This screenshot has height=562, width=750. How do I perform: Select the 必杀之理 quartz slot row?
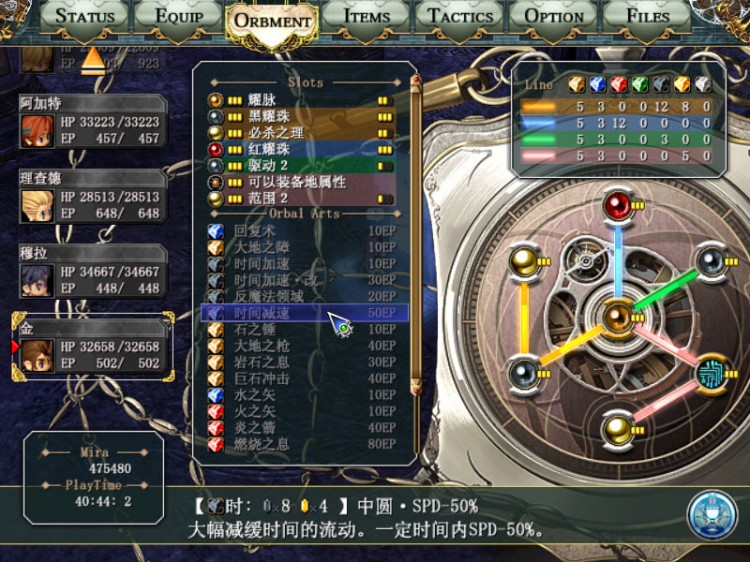(300, 132)
